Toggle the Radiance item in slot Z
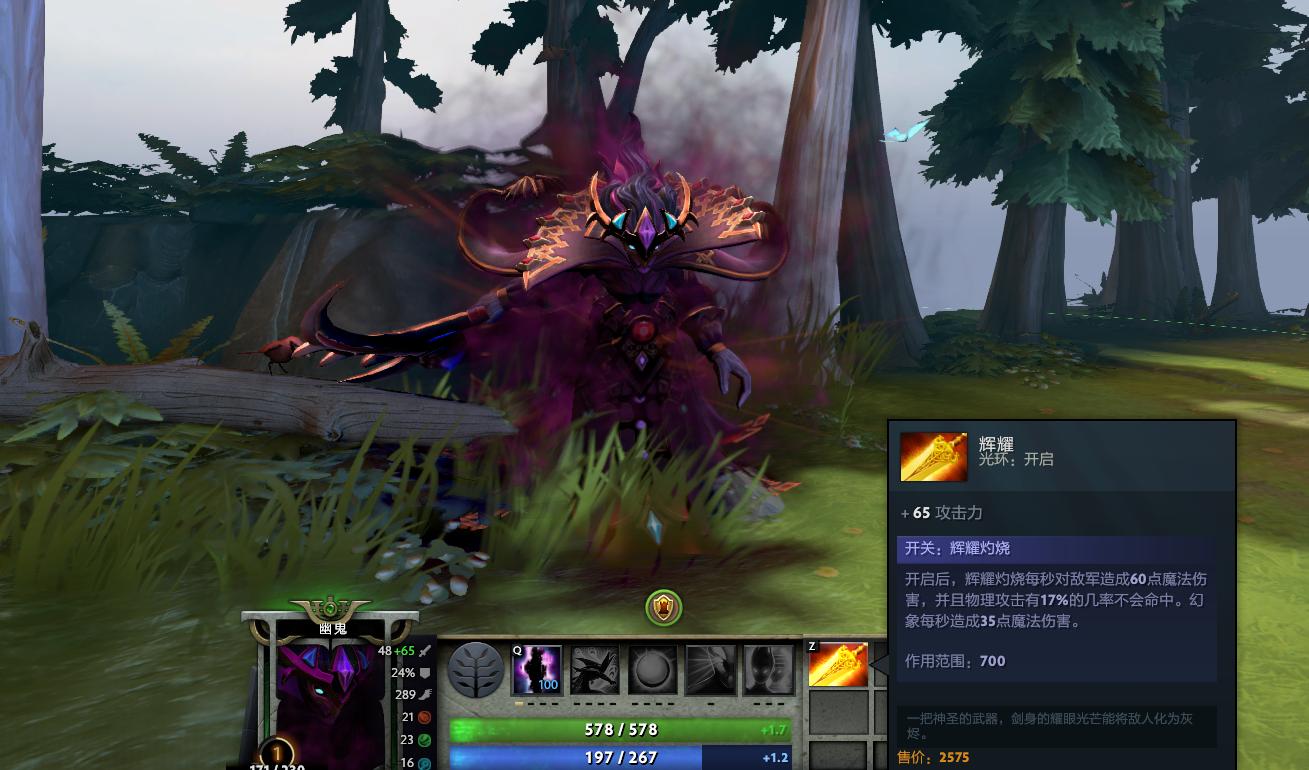1309x770 pixels. coord(836,665)
